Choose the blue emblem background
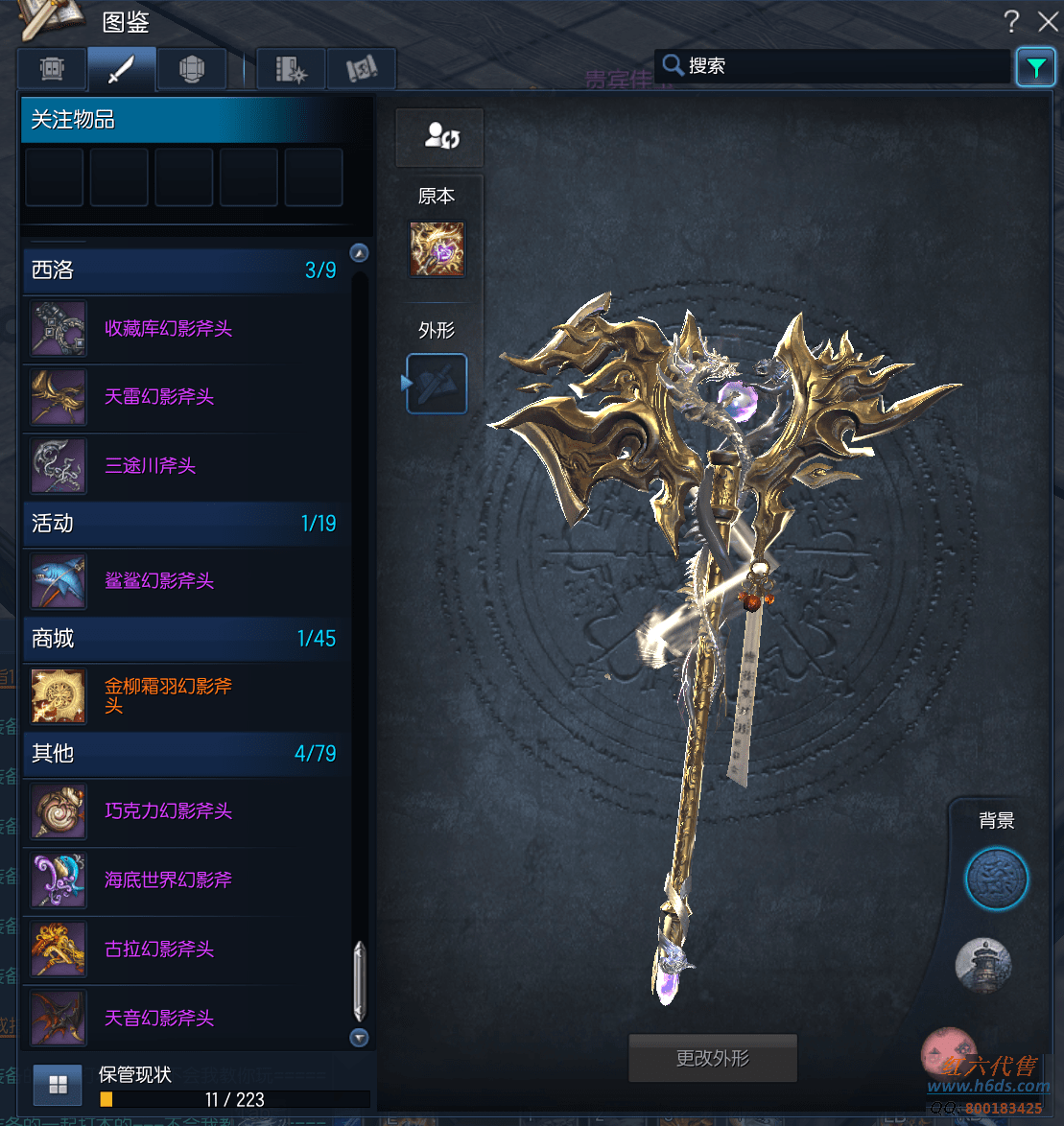This screenshot has height=1126, width=1064. 996,880
